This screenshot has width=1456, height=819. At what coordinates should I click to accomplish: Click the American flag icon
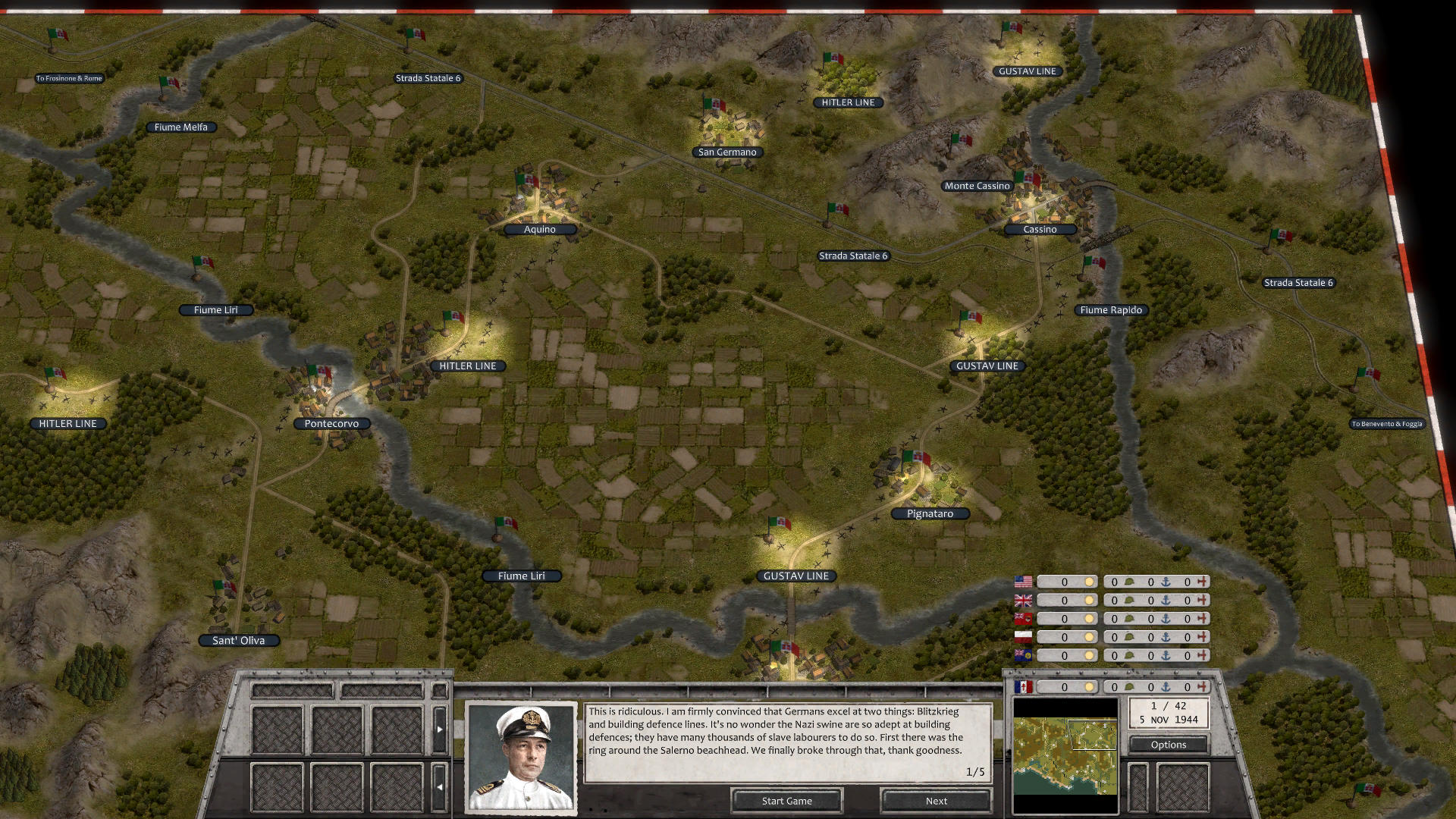[1023, 582]
